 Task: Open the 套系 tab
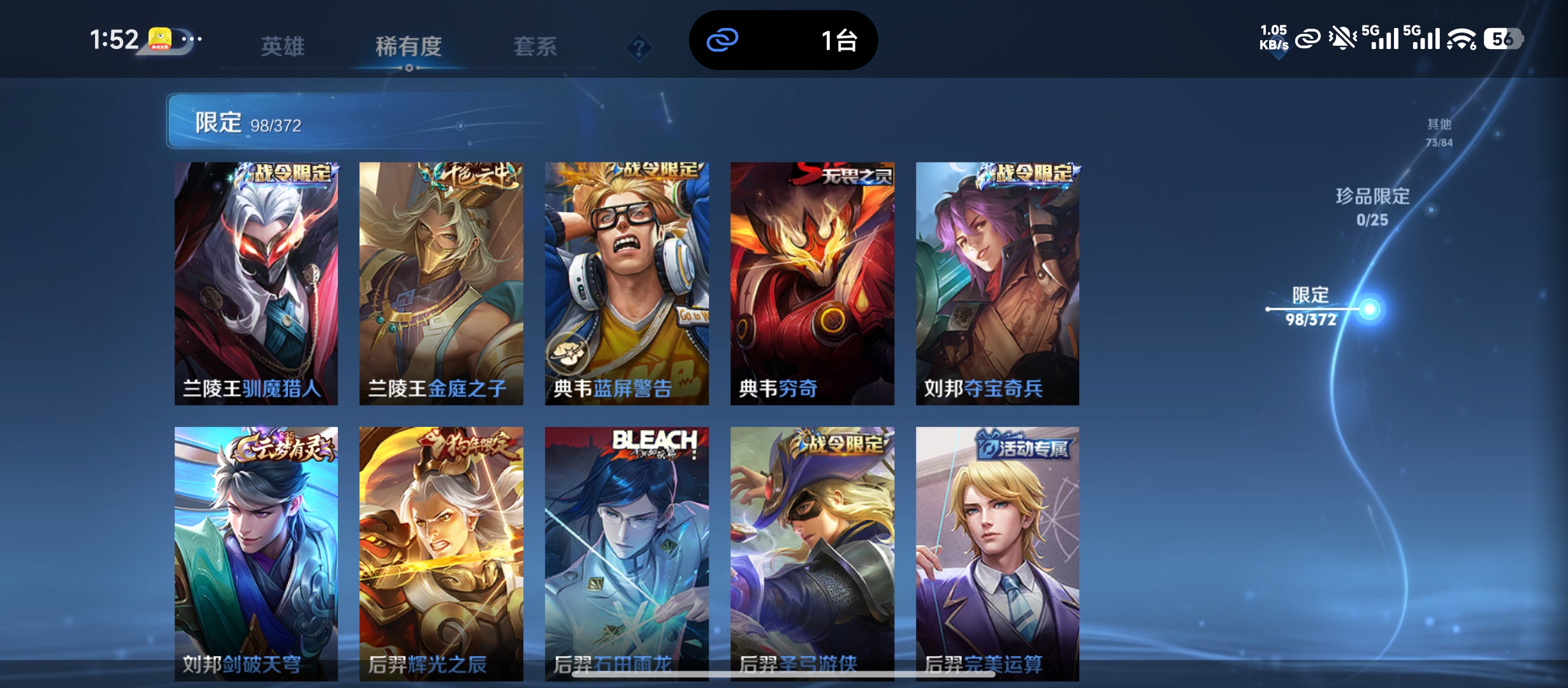[x=535, y=46]
